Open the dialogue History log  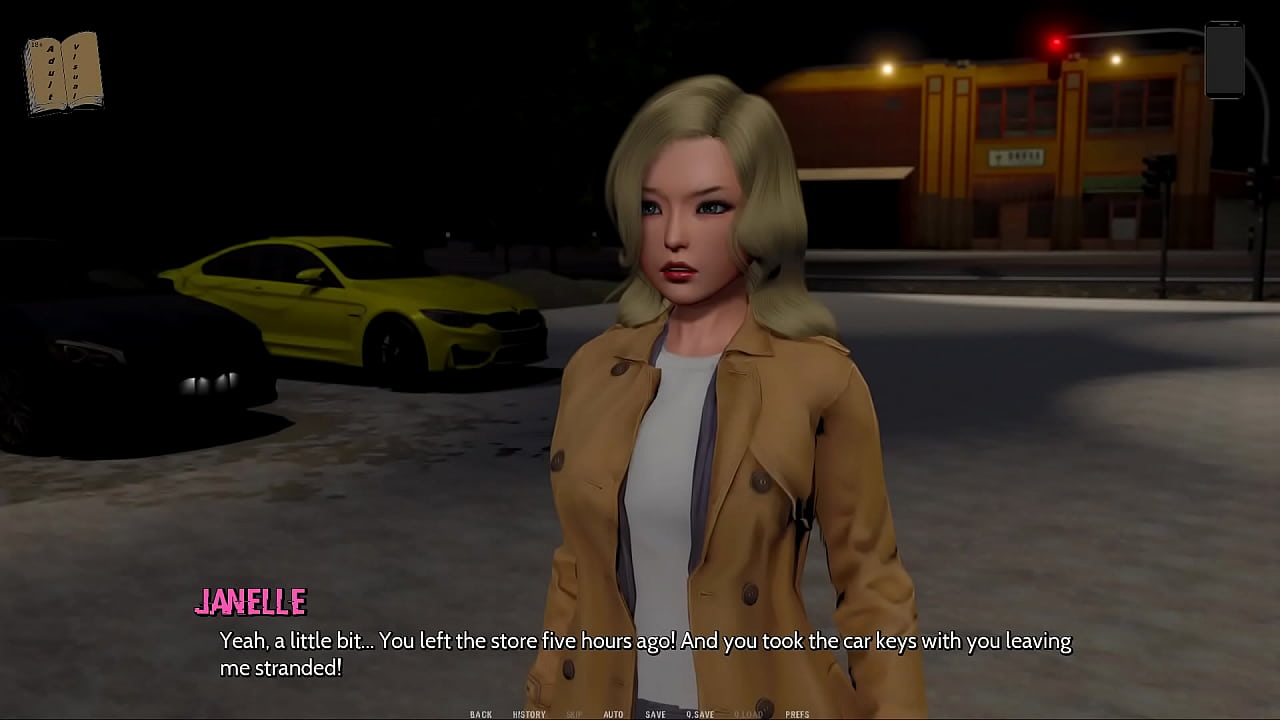(529, 714)
